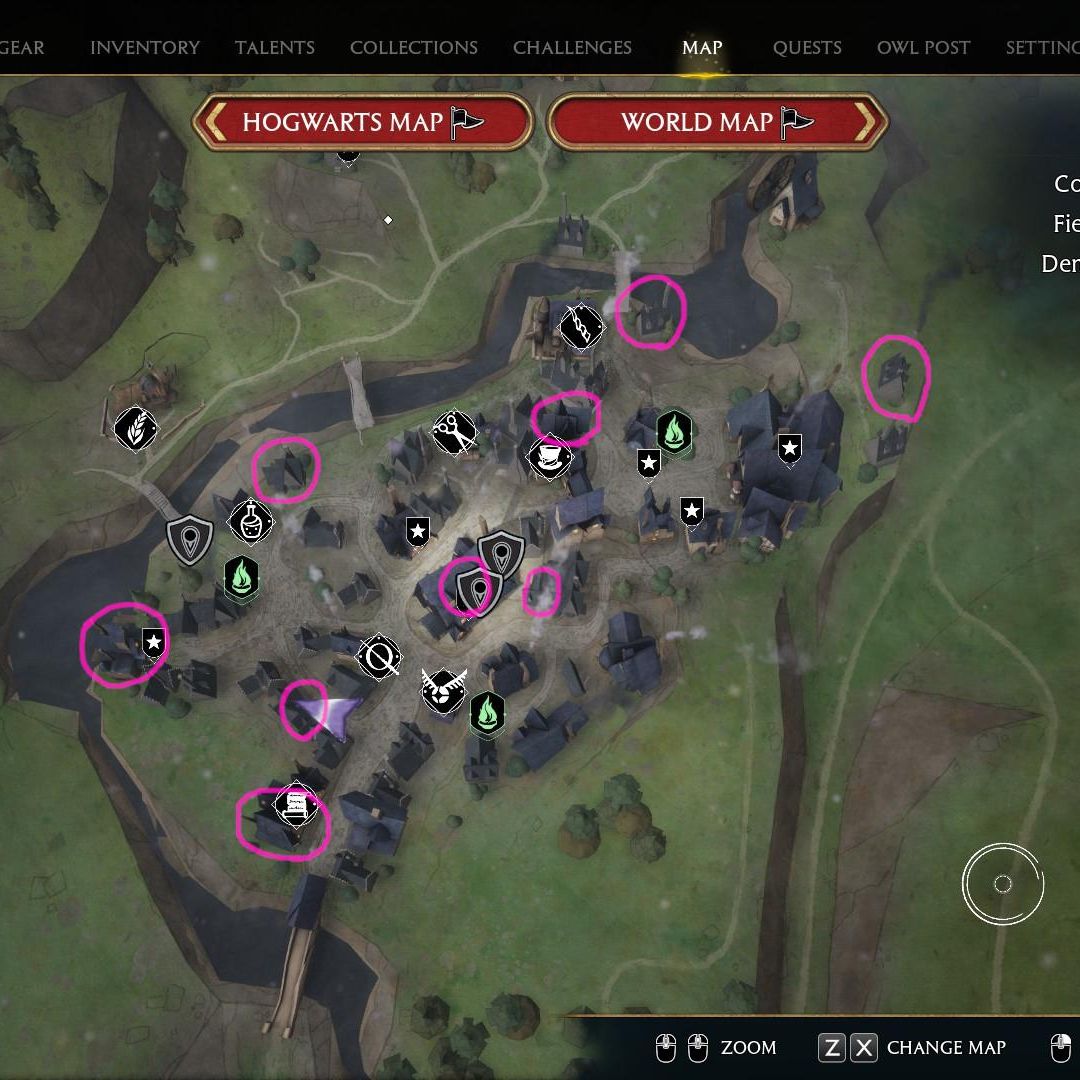The image size is (1080, 1080).
Task: Click the scissors salon map marker
Action: pyautogui.click(x=454, y=432)
